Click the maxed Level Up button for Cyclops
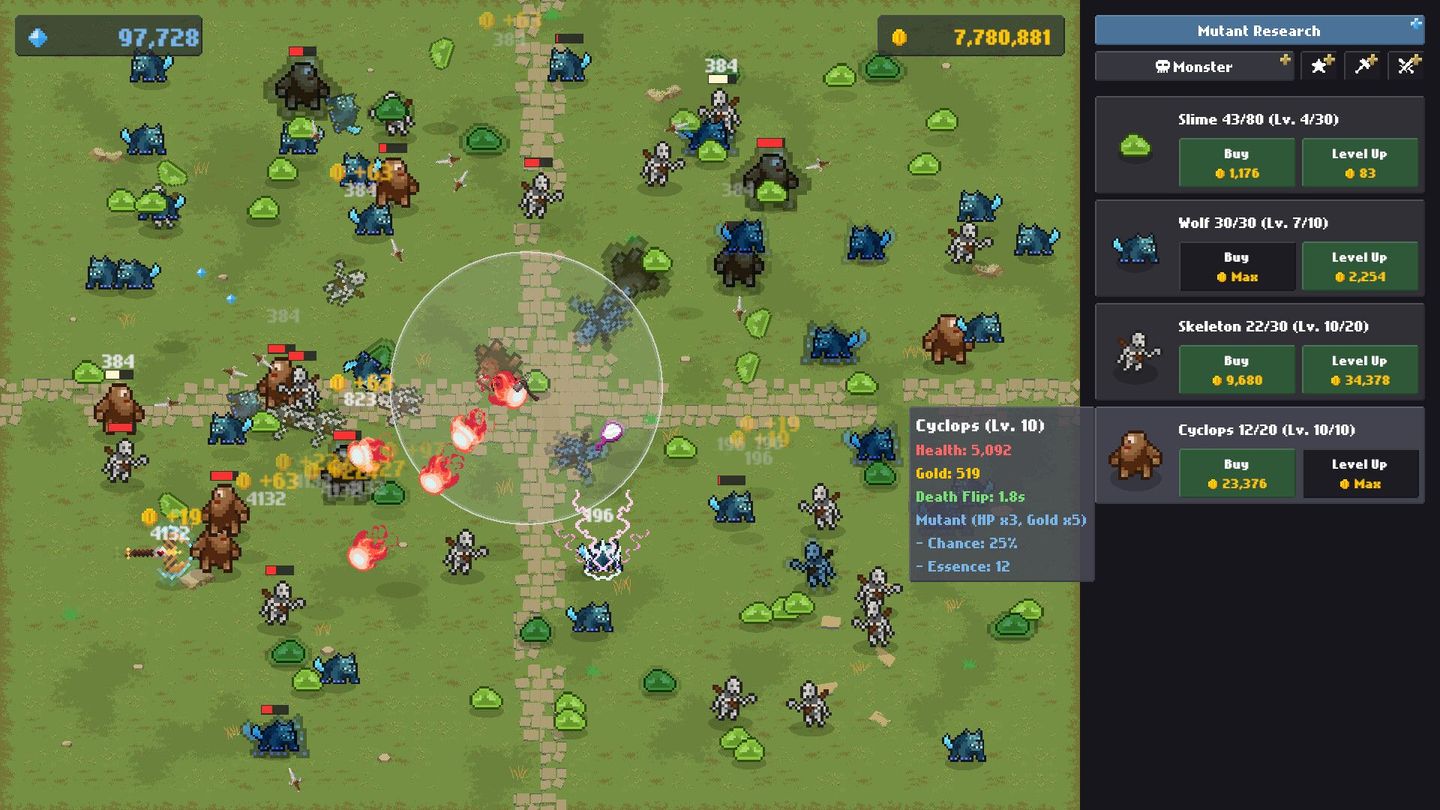 click(x=1360, y=473)
